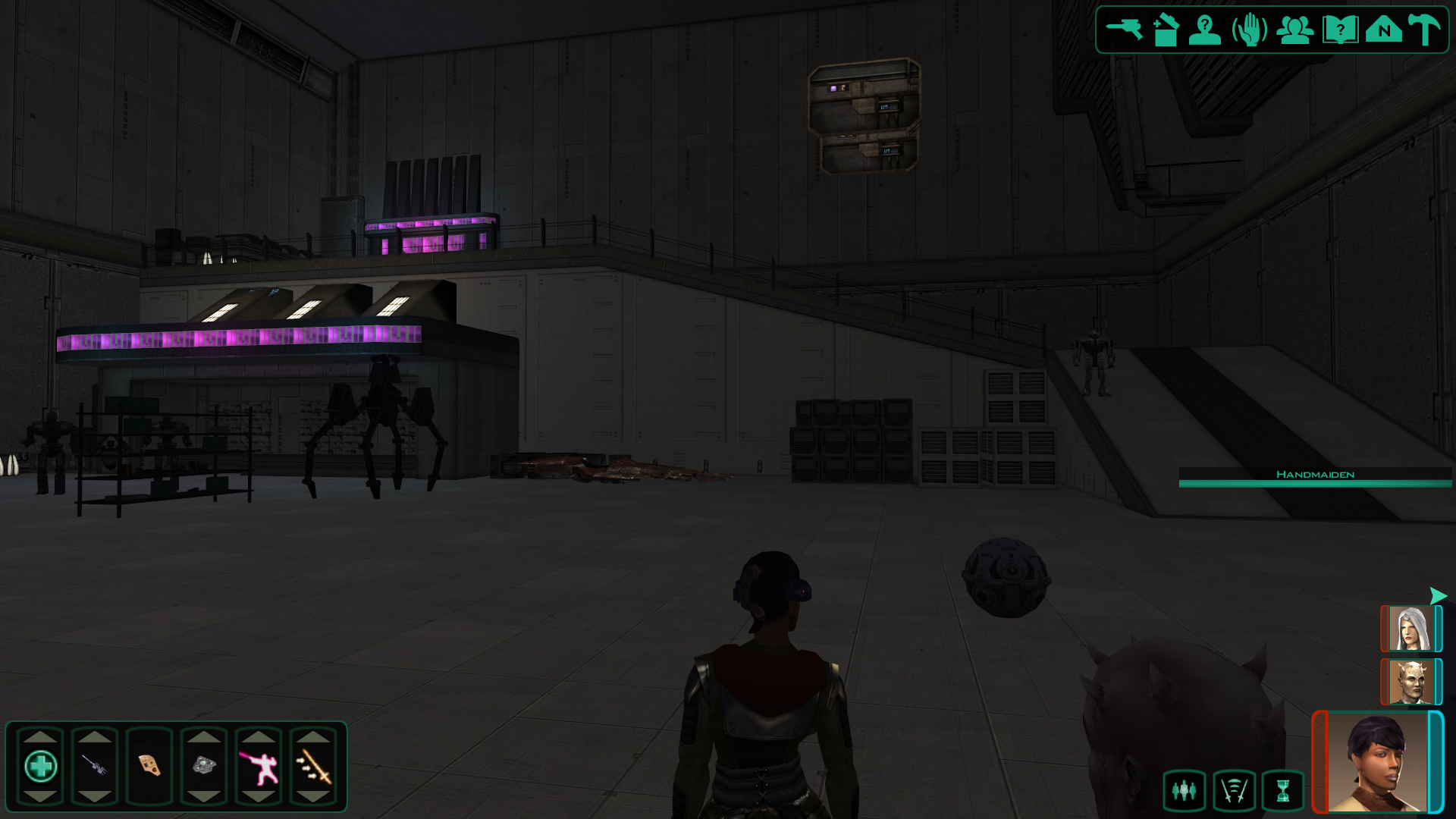Toggle stealth mode crossed-swords button
The height and width of the screenshot is (819, 1456).
tap(1234, 791)
